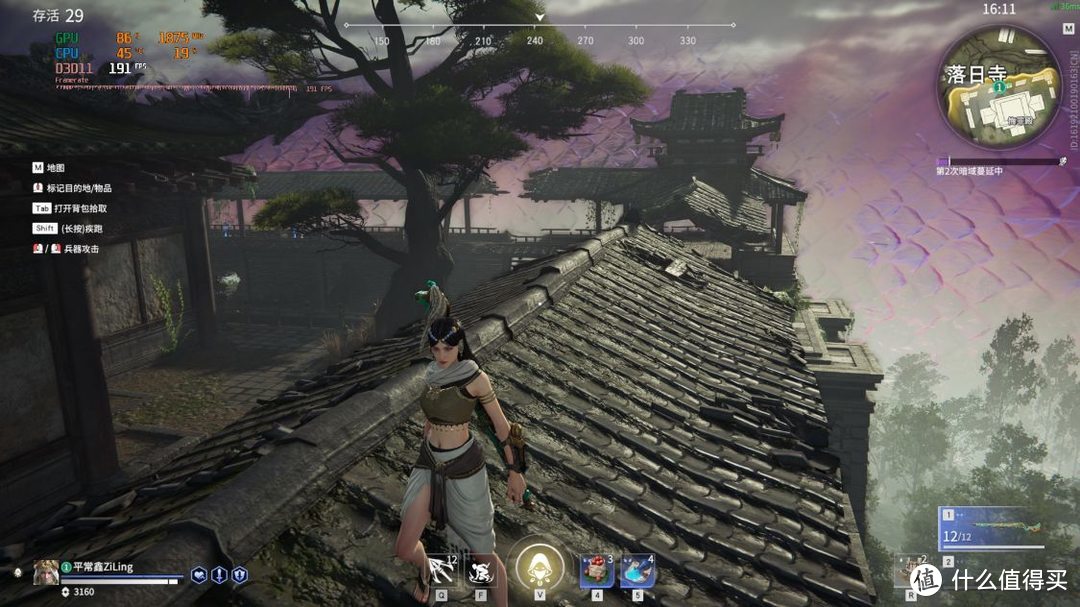
Task: Select the repair item slot with count 2
Action: (x=909, y=571)
